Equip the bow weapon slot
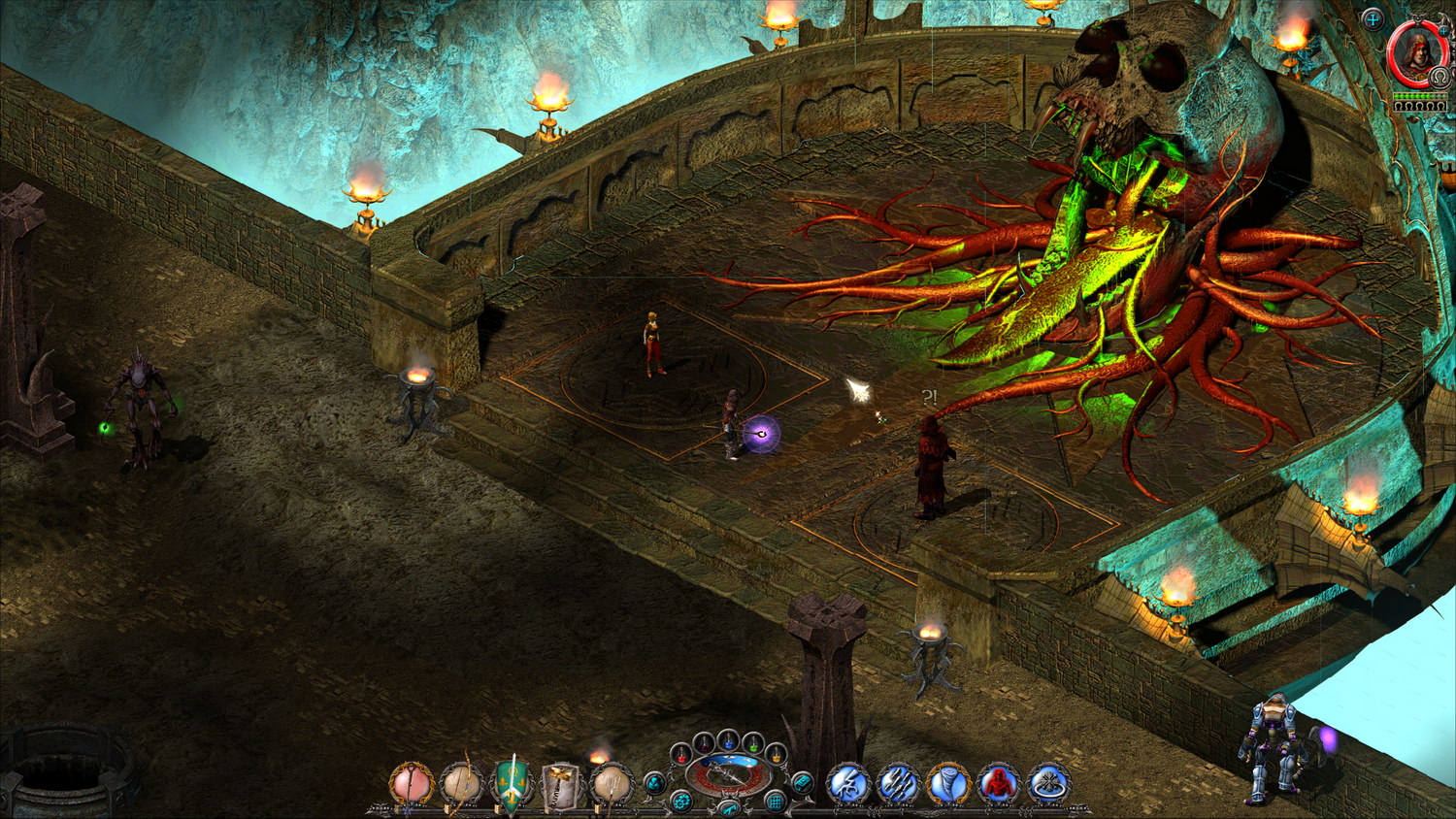Screen dimensions: 1456x819 (461, 785)
